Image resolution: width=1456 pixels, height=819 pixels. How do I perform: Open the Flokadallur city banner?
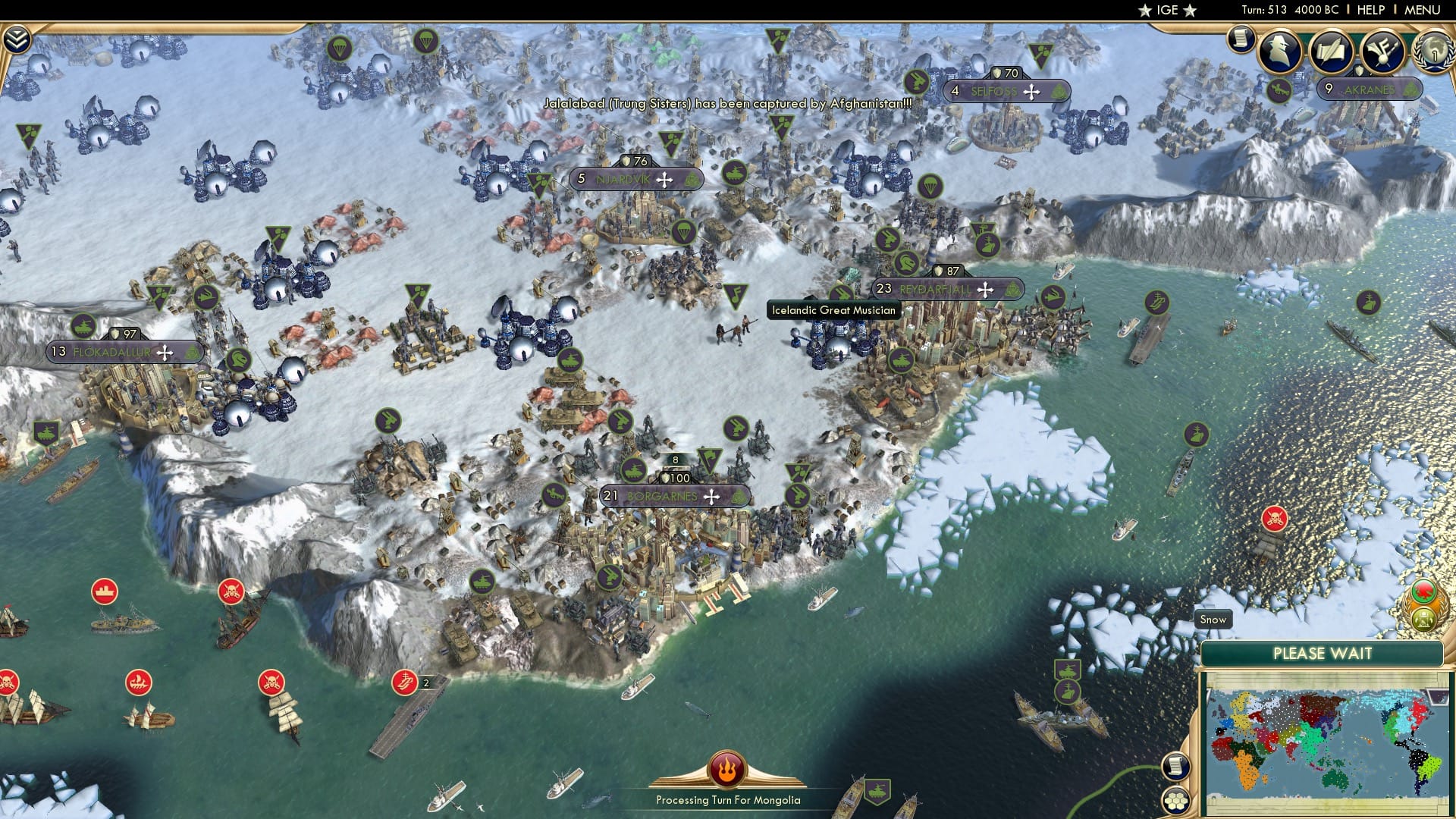coord(112,351)
